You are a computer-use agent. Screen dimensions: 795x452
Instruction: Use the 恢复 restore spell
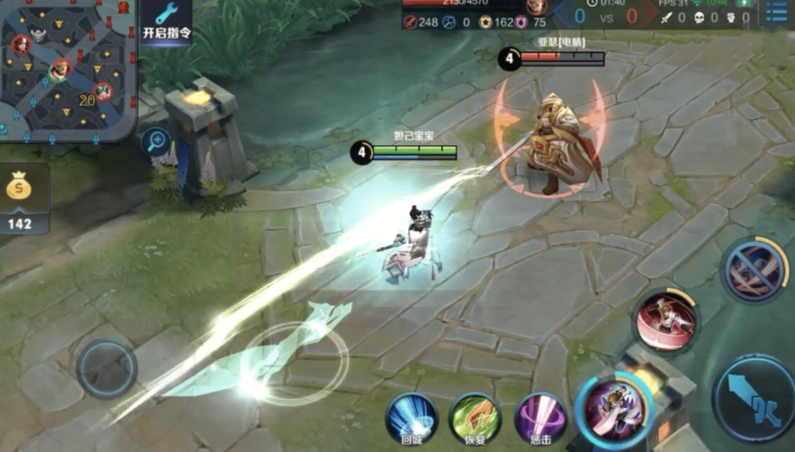click(x=475, y=417)
